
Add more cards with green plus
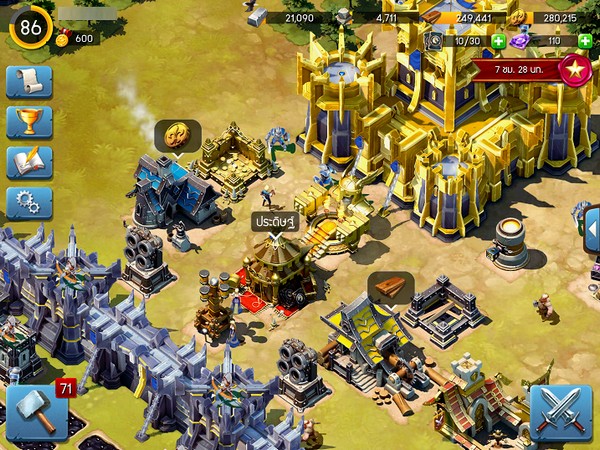[x=498, y=41]
